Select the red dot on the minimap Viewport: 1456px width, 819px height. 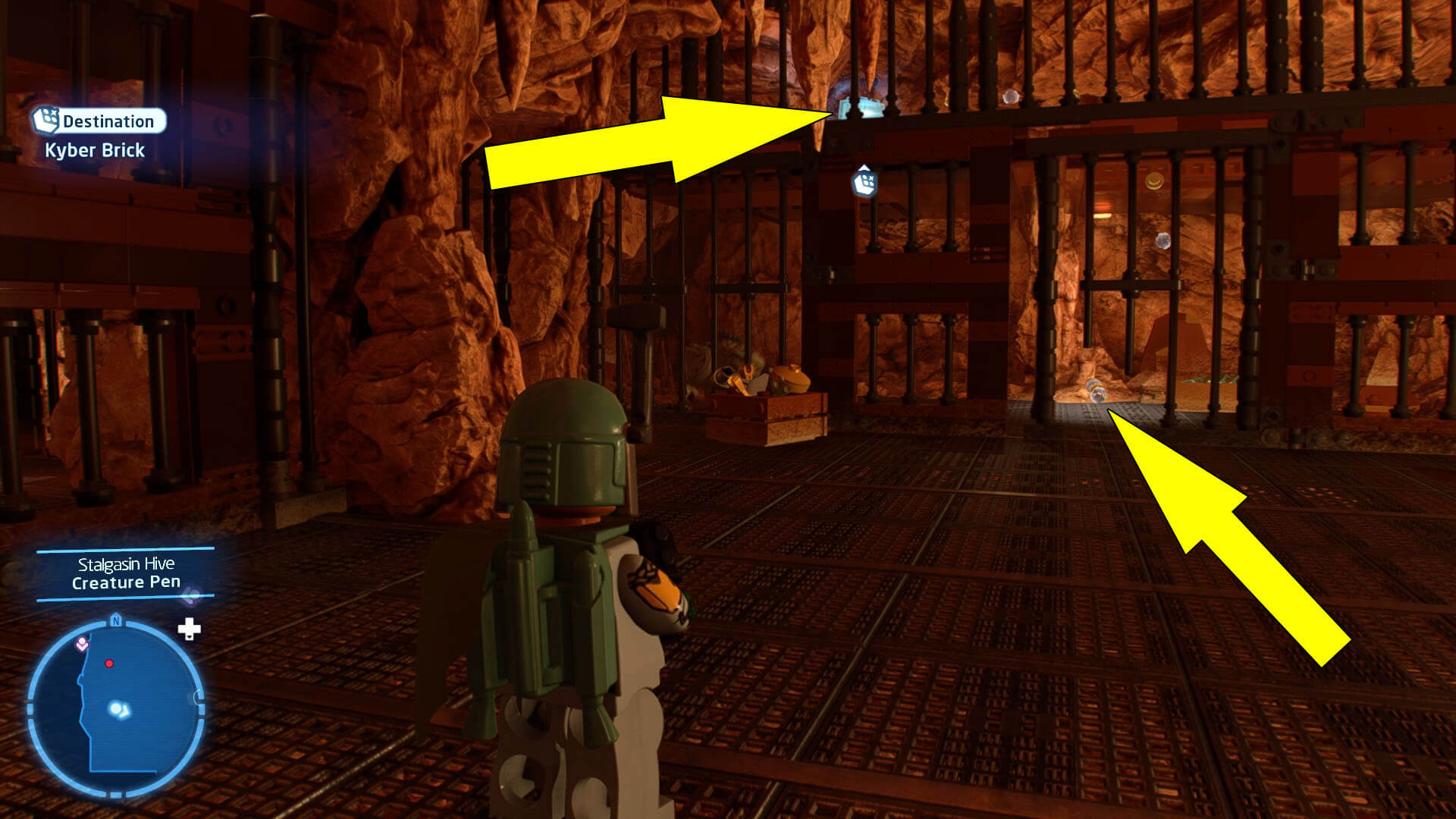click(x=109, y=664)
